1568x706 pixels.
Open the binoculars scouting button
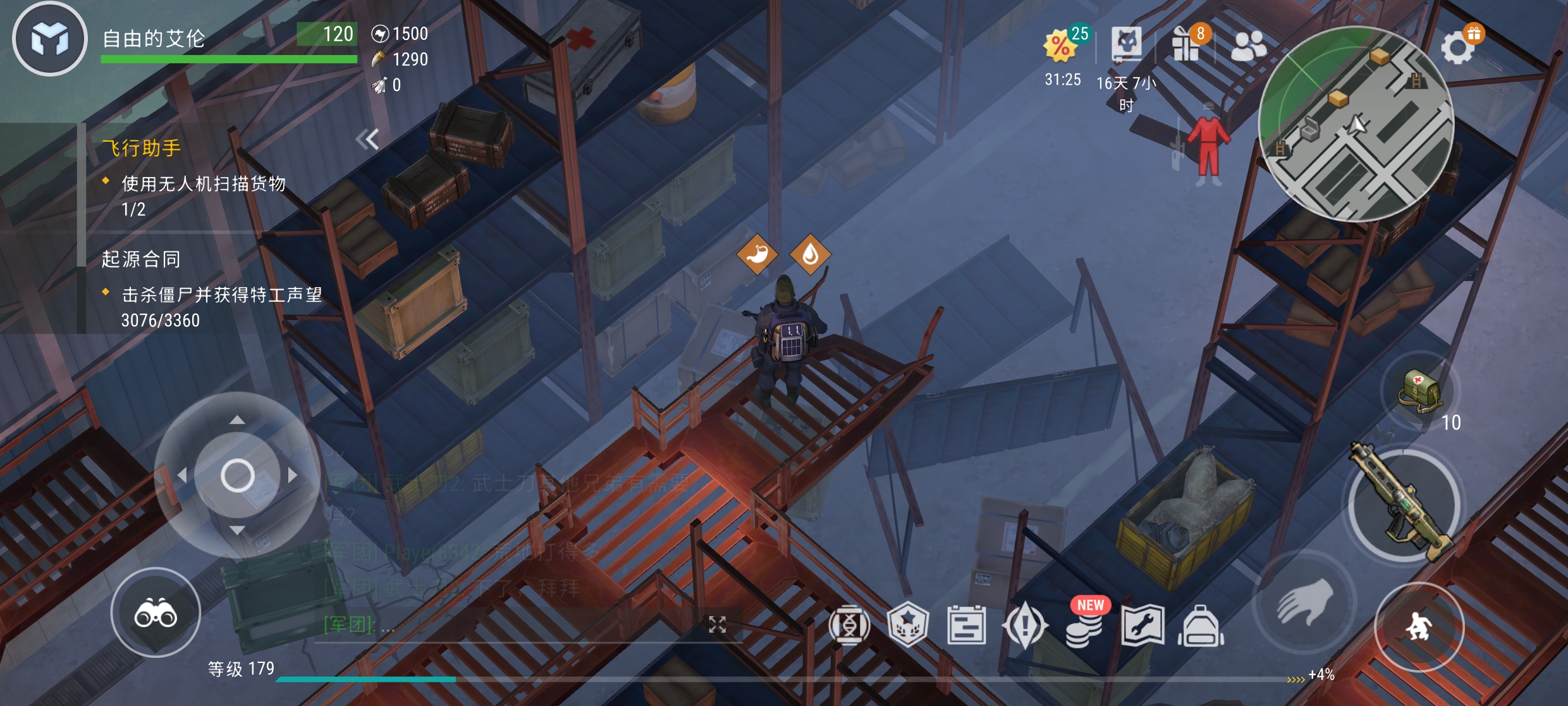pyautogui.click(x=156, y=612)
